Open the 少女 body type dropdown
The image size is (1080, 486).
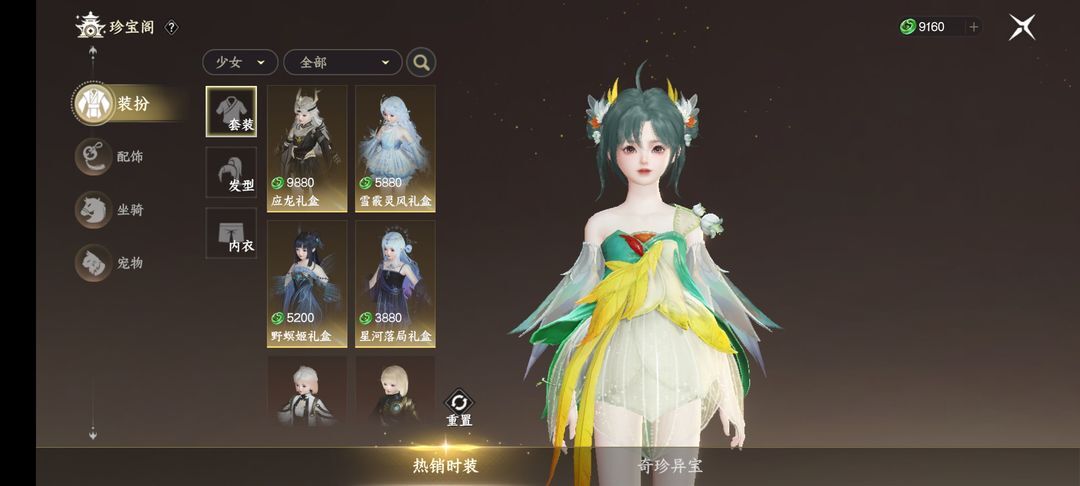pyautogui.click(x=240, y=62)
